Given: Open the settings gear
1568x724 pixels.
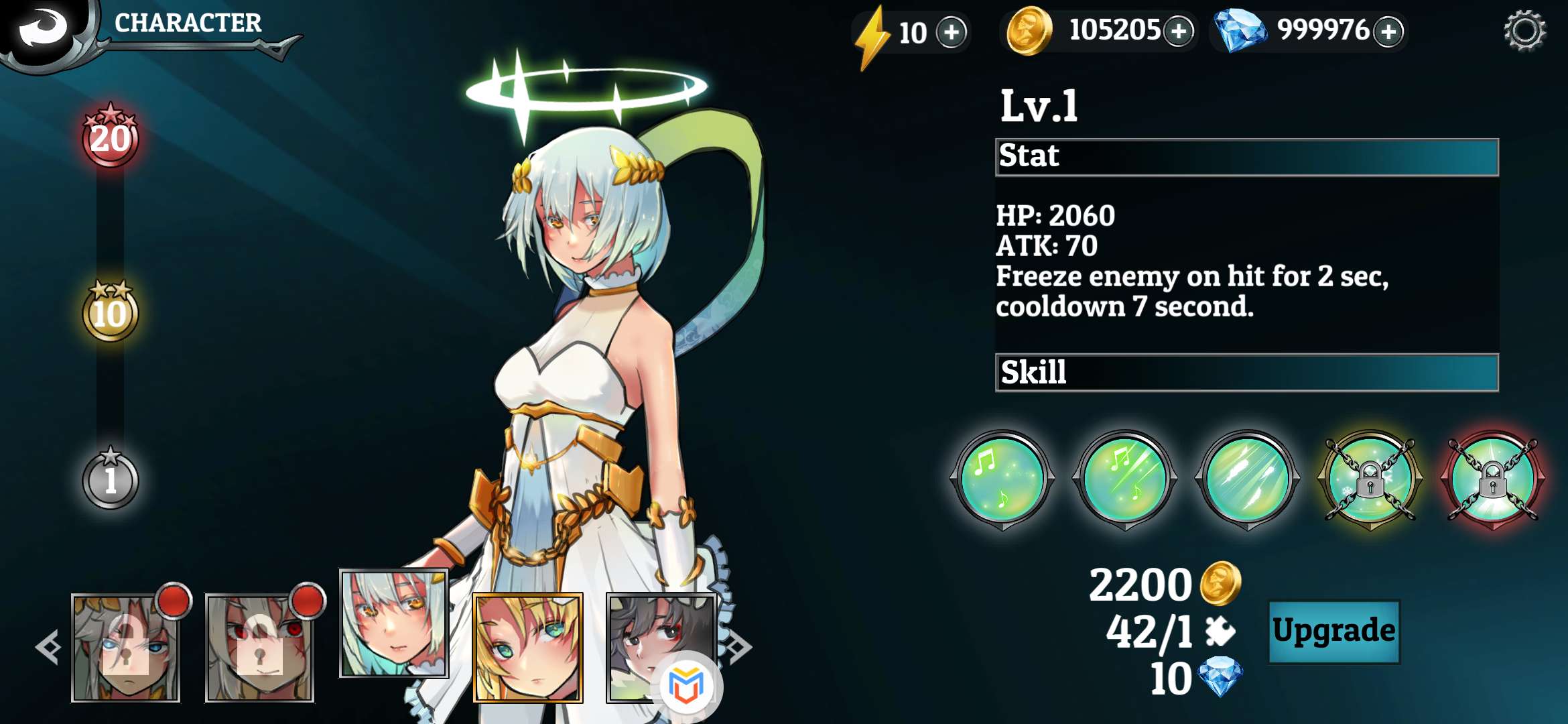Looking at the screenshot, I should (x=1524, y=30).
